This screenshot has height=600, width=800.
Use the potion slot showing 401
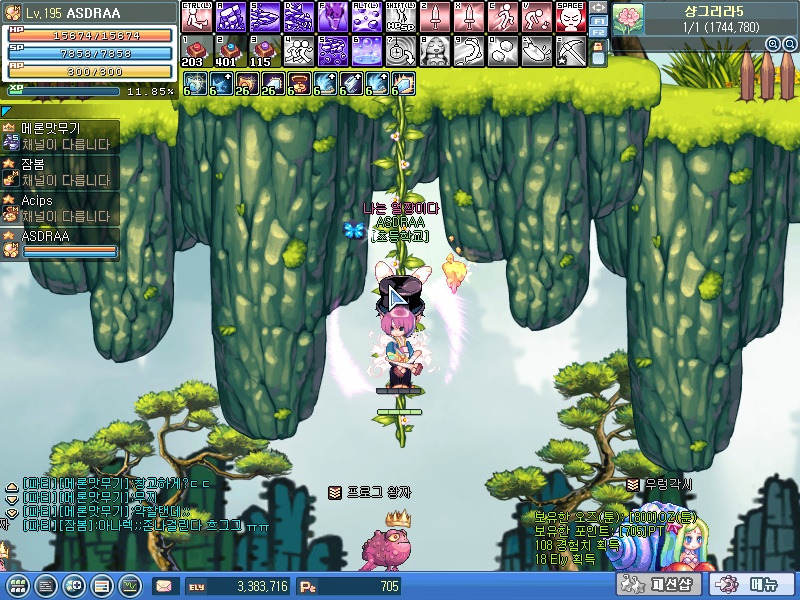(228, 51)
